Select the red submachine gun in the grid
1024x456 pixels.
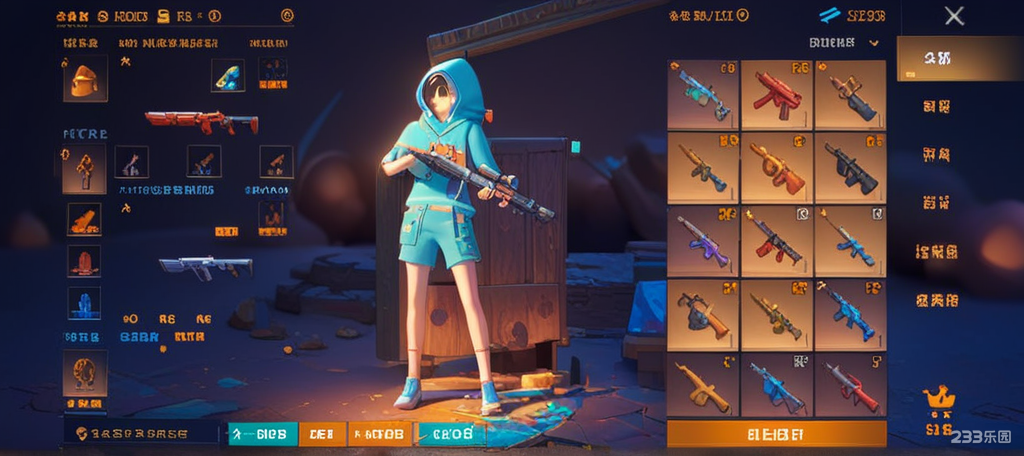777,95
